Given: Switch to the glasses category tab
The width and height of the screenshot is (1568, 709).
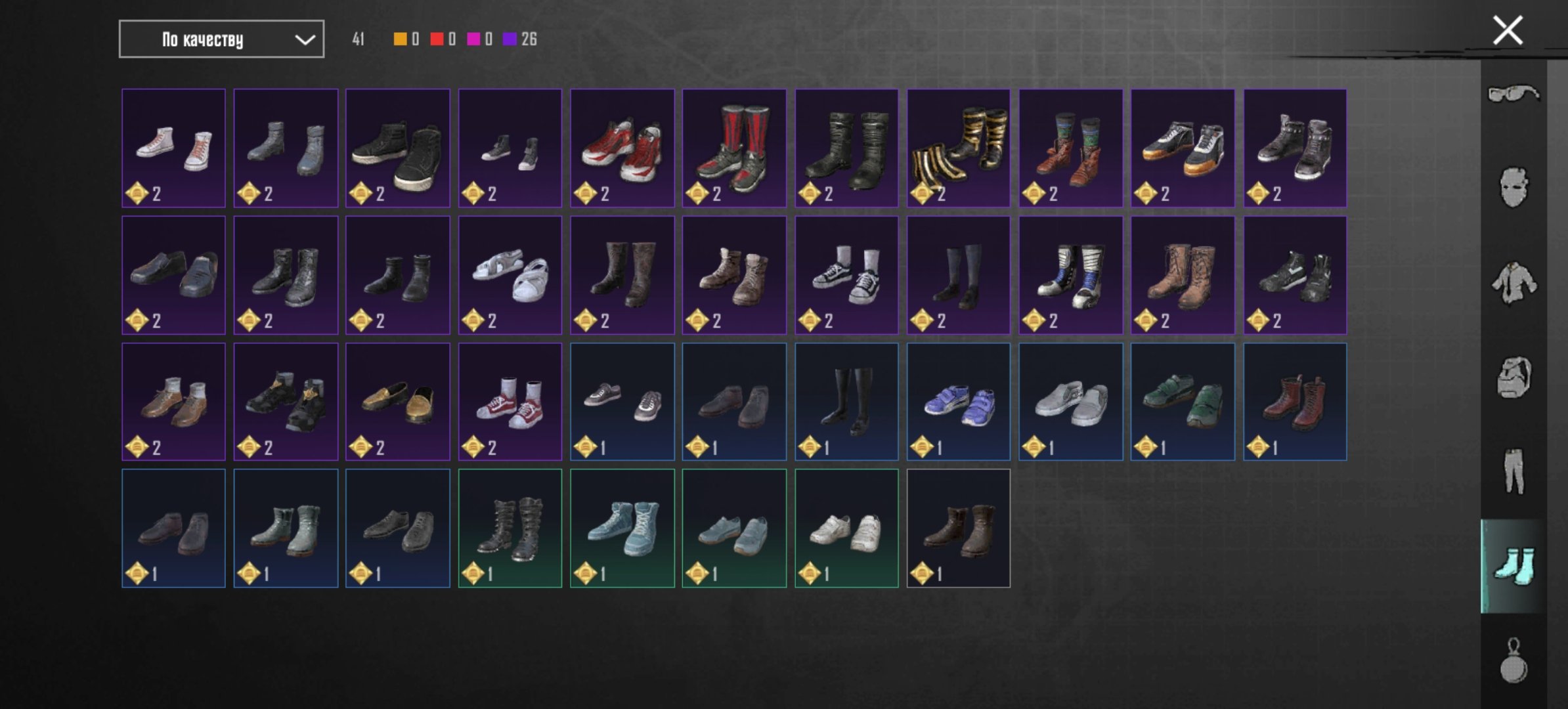Looking at the screenshot, I should tap(1514, 94).
